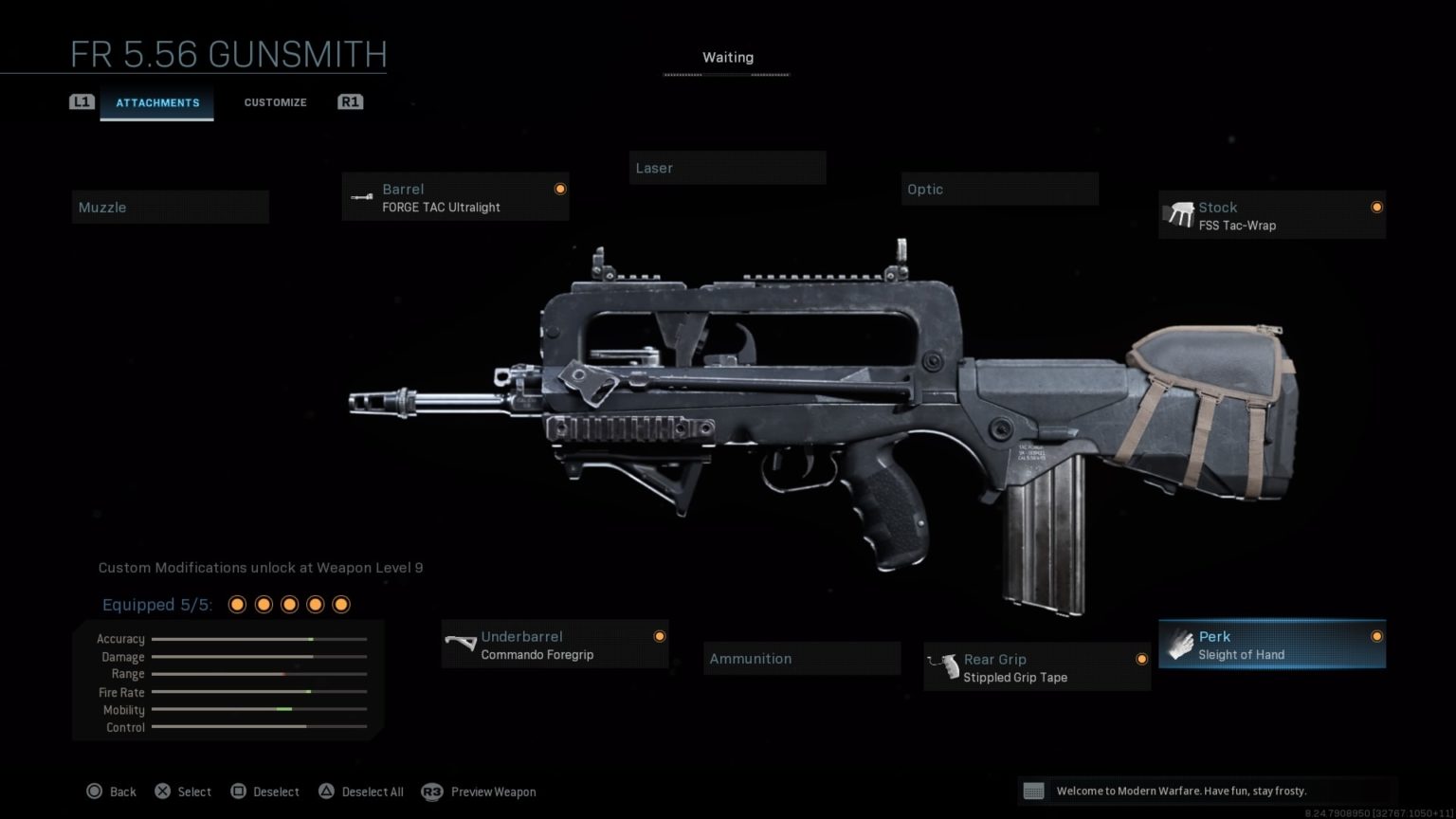The width and height of the screenshot is (1456, 819).
Task: Click the keyboard icon in the notification bar
Action: click(x=1034, y=790)
